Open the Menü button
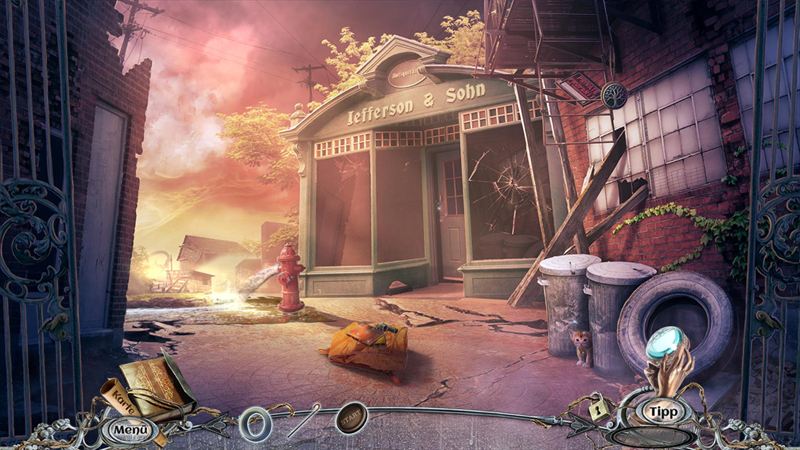This screenshot has width=800, height=450. (x=130, y=430)
